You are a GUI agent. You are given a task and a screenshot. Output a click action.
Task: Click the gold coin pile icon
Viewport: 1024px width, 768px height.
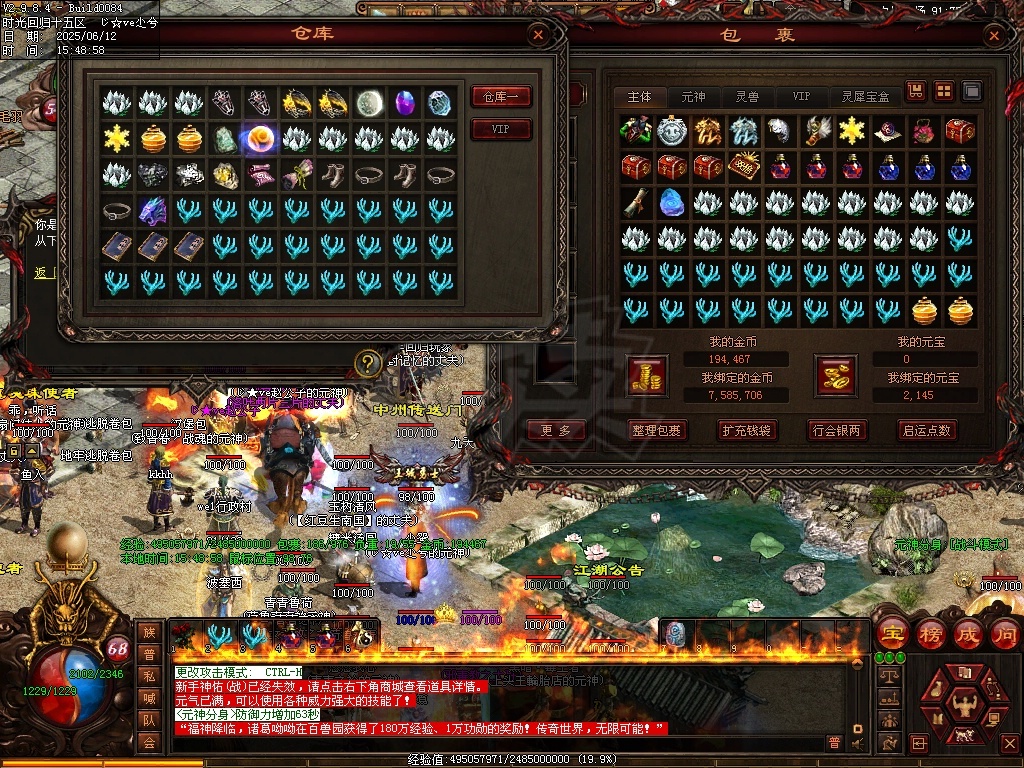click(x=647, y=375)
